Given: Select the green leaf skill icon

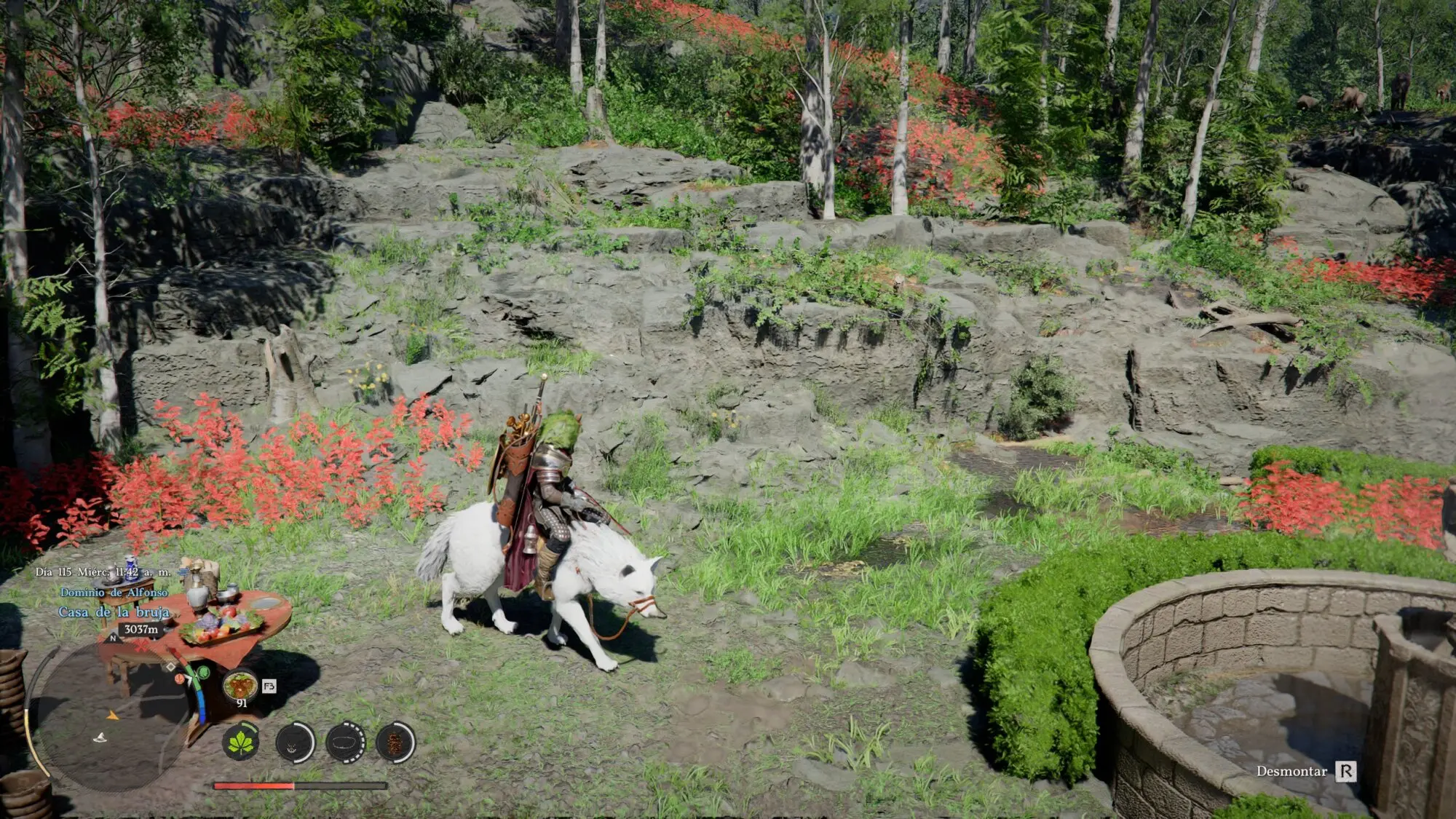Looking at the screenshot, I should click(x=241, y=743).
